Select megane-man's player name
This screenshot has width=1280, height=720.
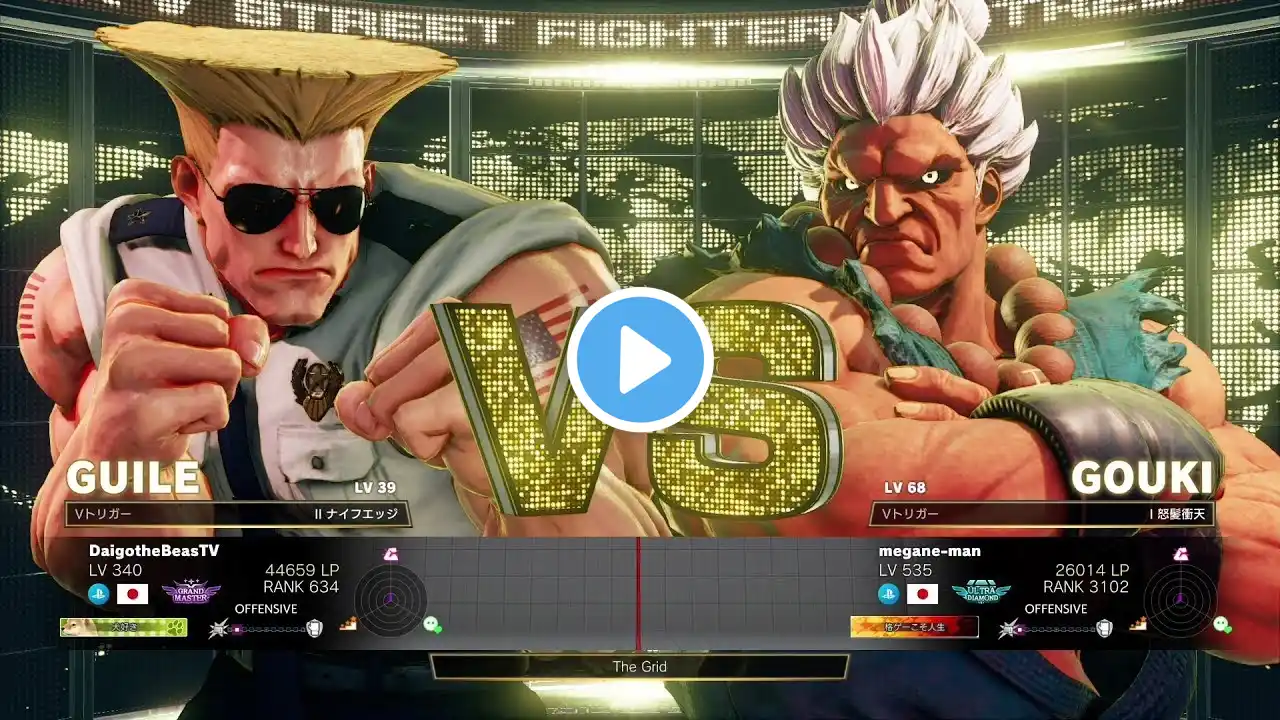(929, 550)
